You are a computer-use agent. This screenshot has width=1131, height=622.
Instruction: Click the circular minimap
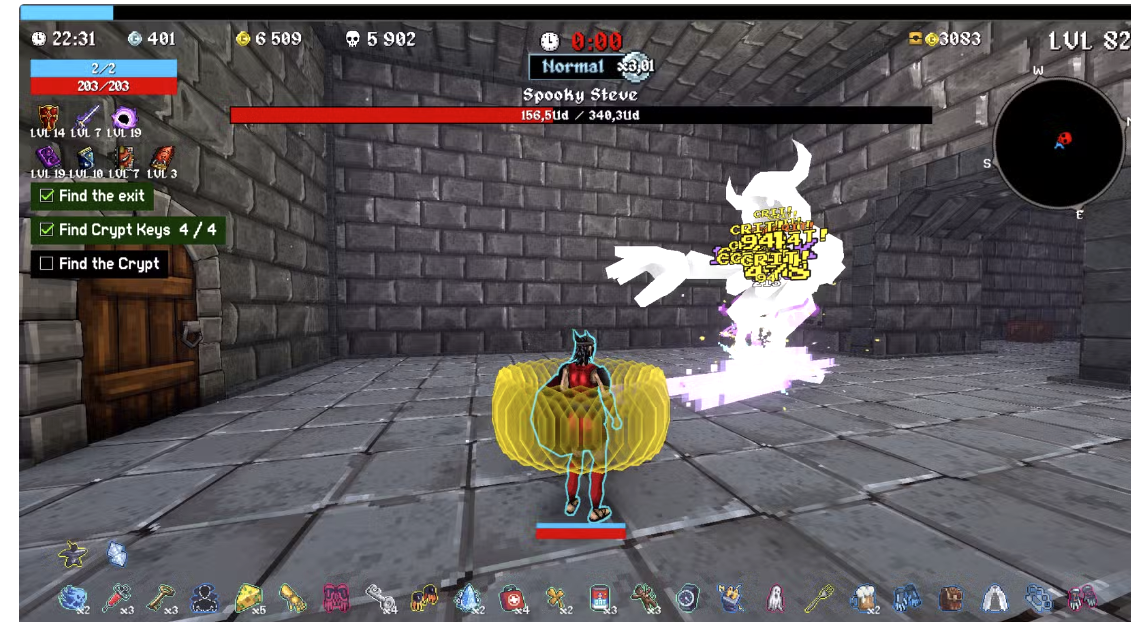[1058, 142]
